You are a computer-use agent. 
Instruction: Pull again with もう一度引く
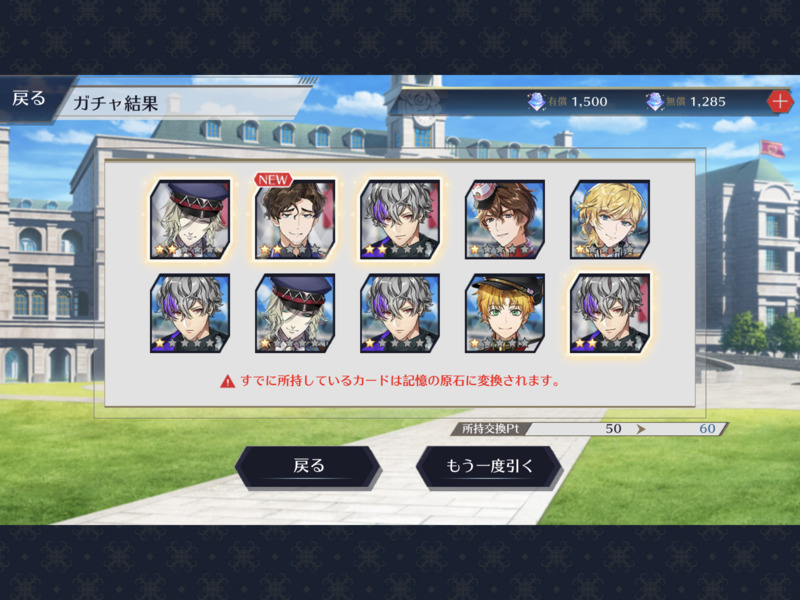[489, 466]
